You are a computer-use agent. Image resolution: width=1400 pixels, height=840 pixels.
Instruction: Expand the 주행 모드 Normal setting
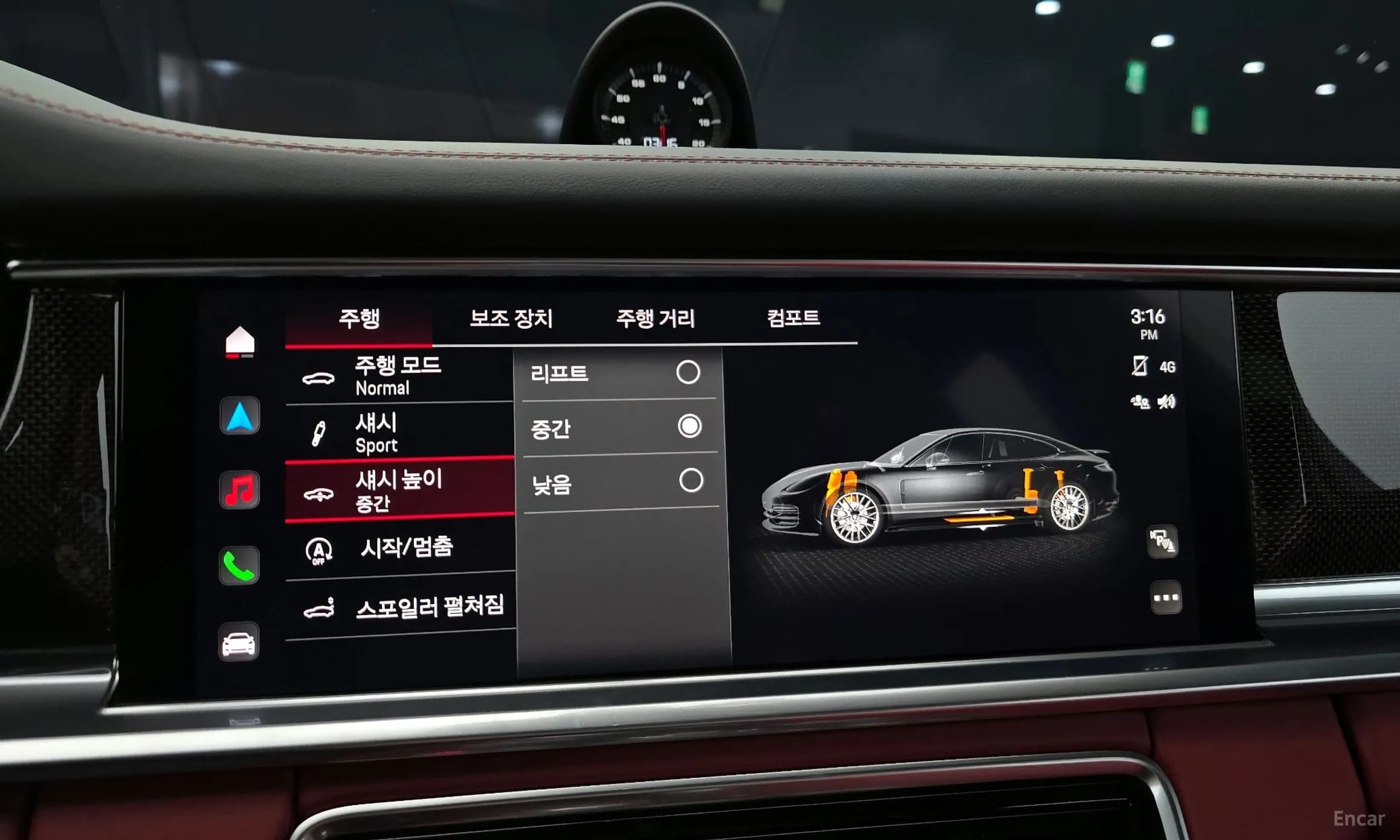coord(398,375)
